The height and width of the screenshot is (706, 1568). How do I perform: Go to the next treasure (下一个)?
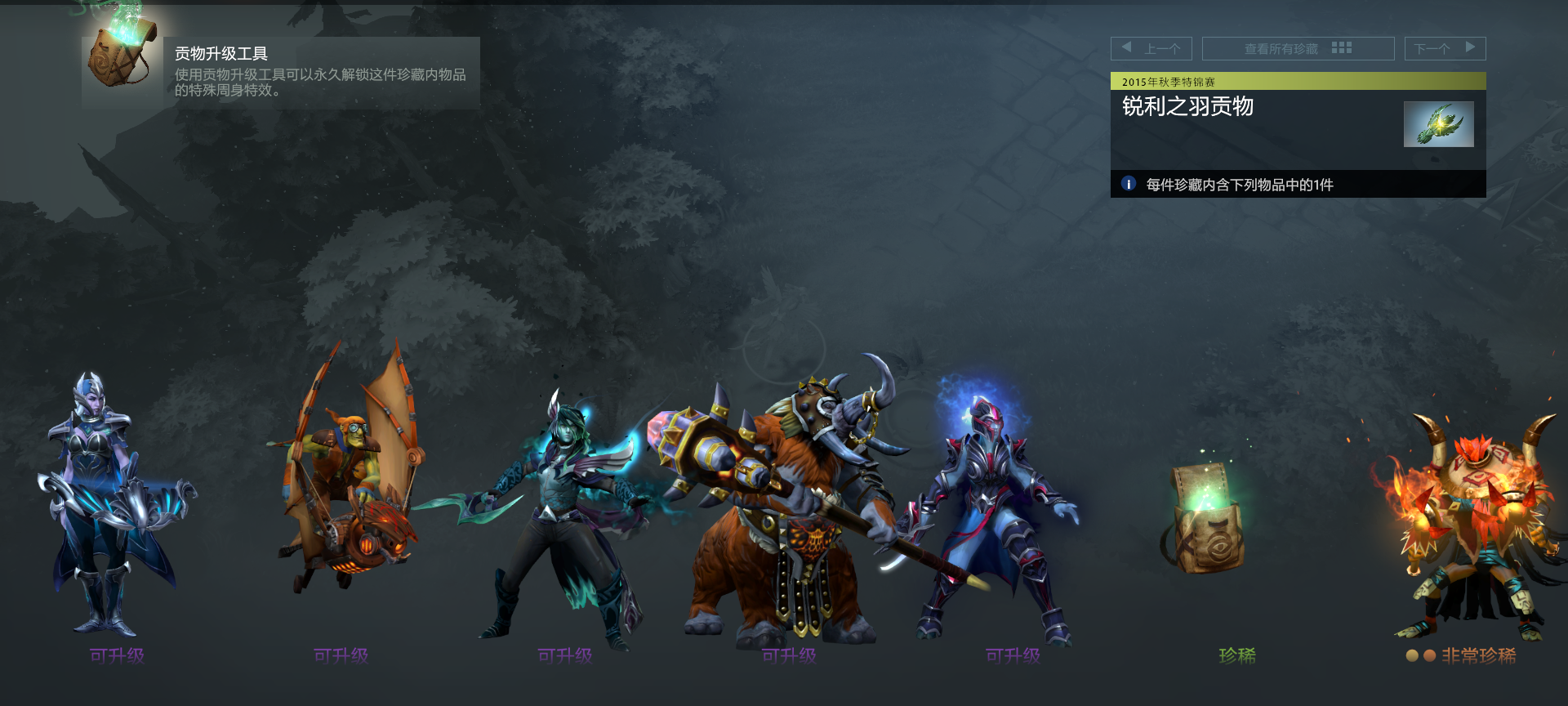pos(1444,48)
